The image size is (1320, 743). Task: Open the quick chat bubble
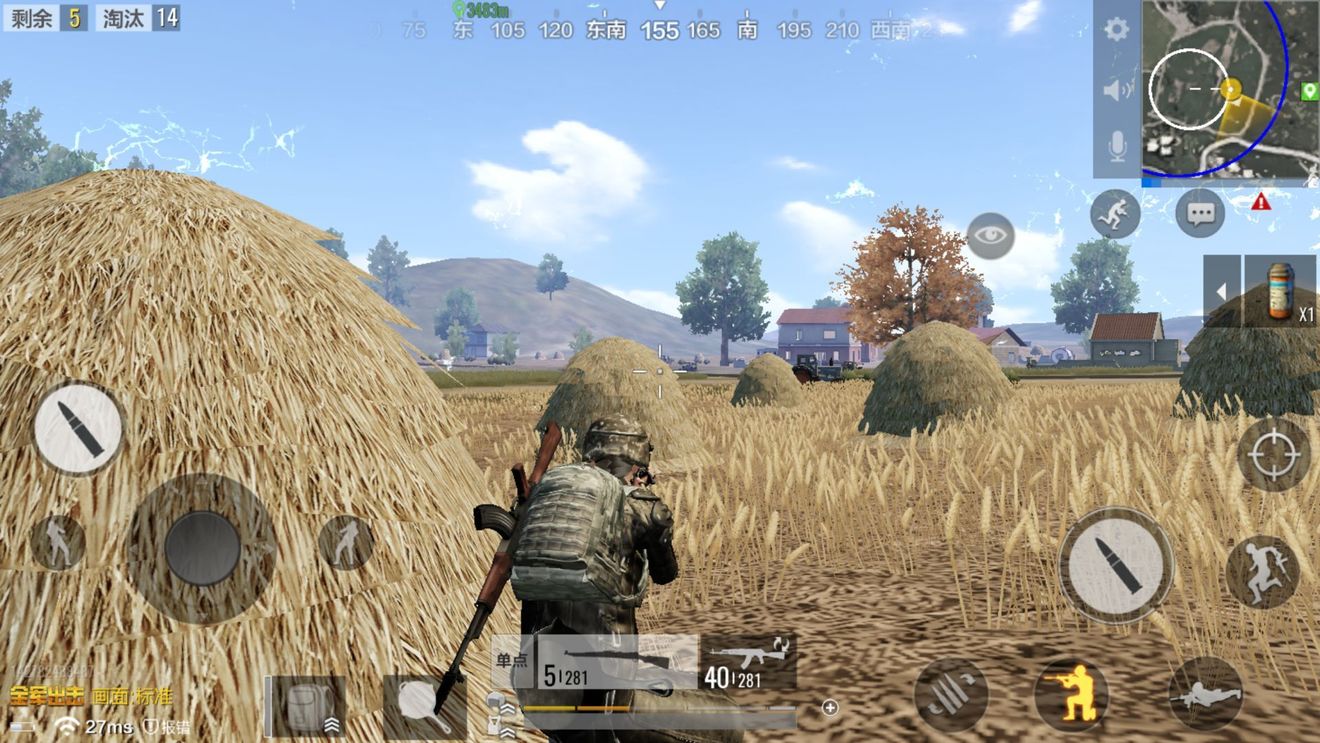[x=1198, y=212]
